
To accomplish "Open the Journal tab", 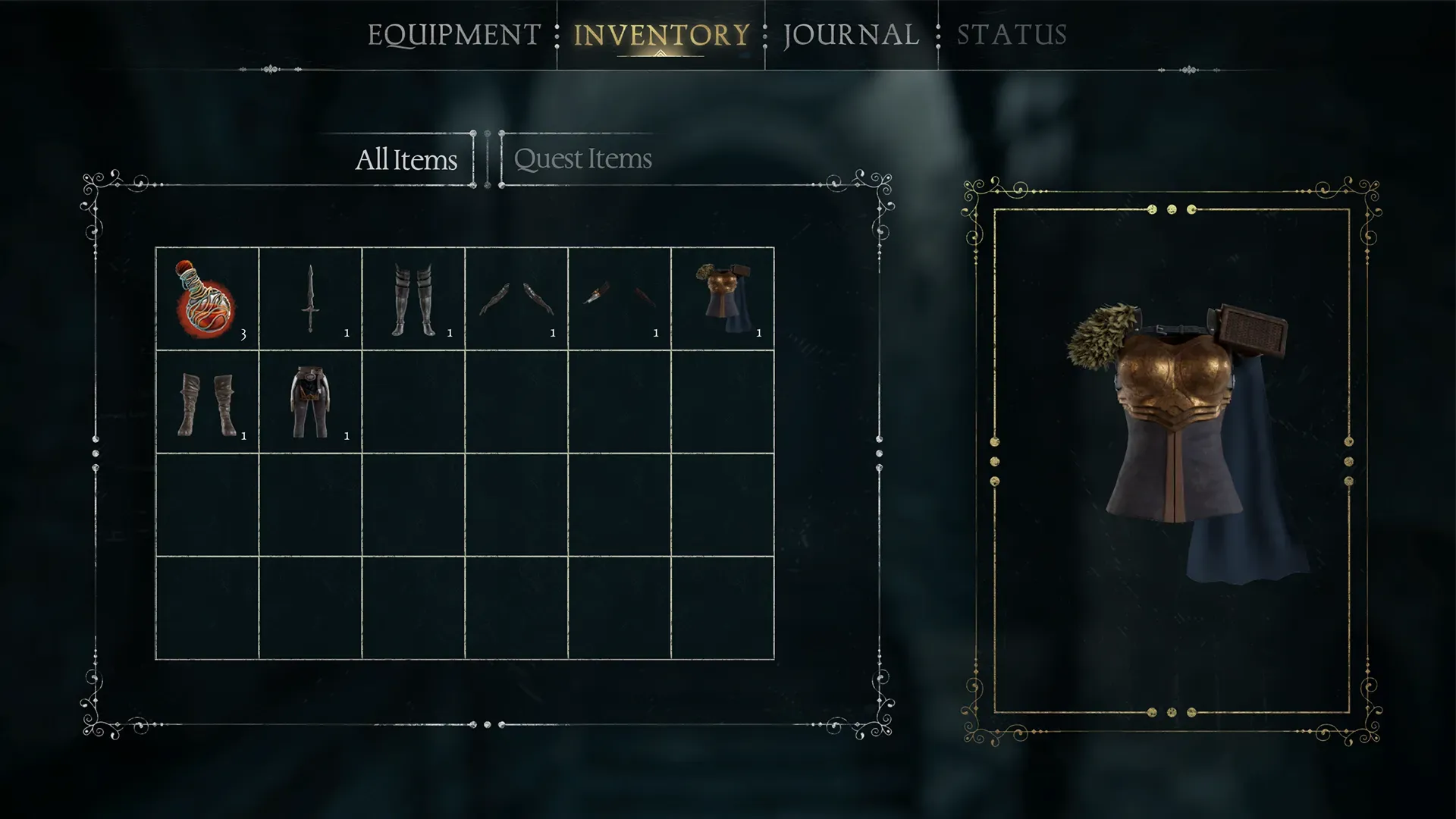I will click(851, 34).
